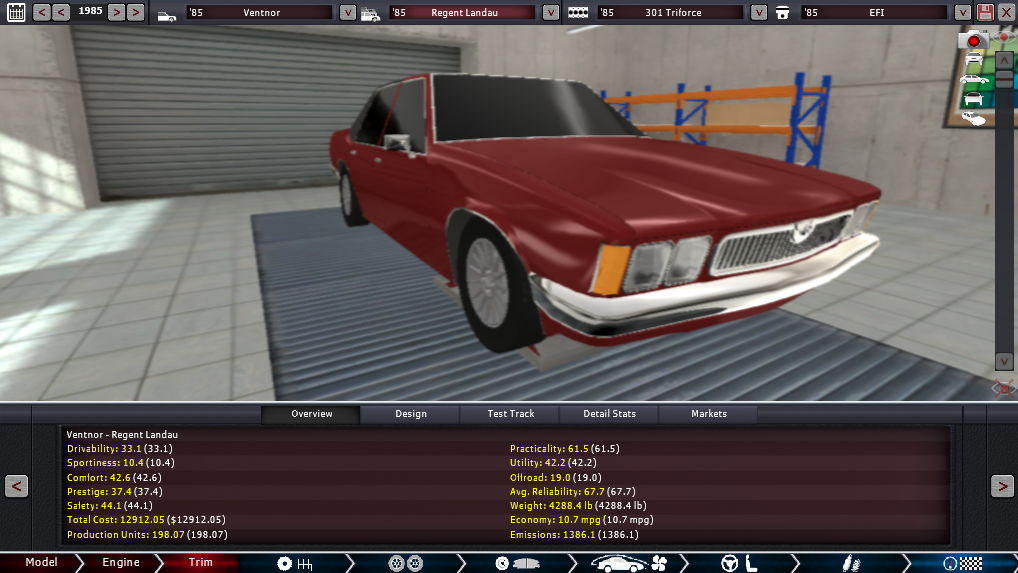Open the Ventnor model dropdown

[347, 13]
